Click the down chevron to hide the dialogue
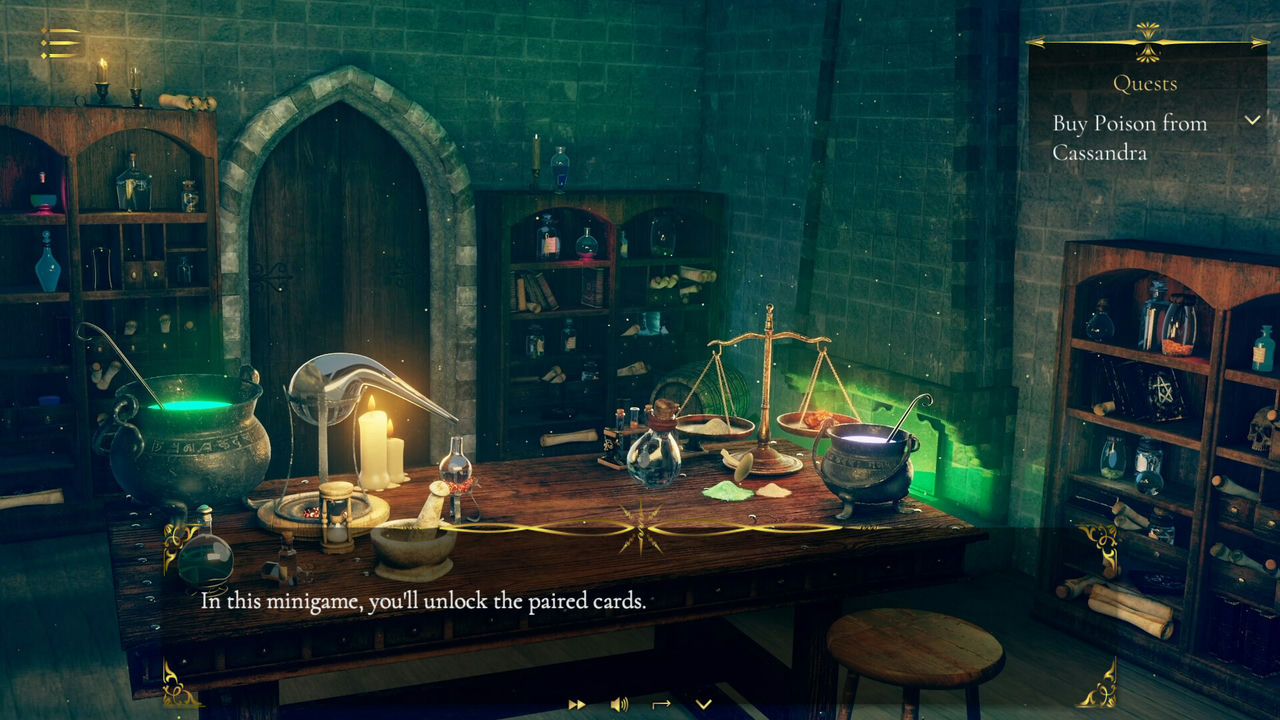The width and height of the screenshot is (1280, 720). point(704,704)
